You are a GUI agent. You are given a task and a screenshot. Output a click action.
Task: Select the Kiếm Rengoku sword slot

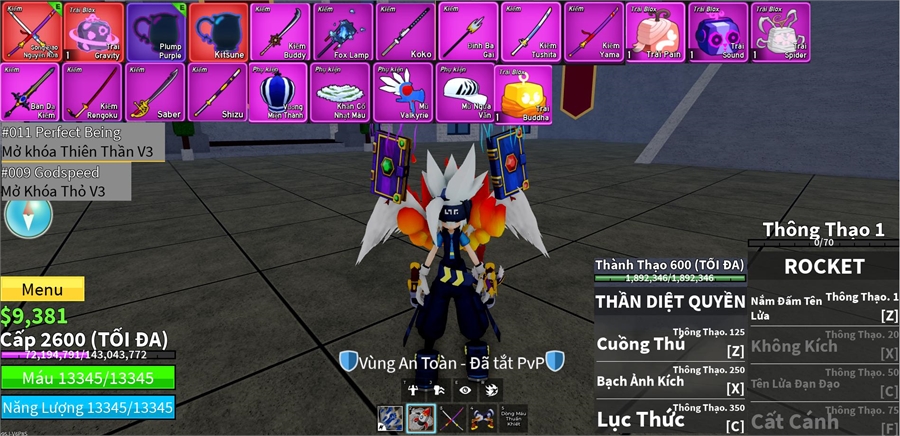tap(93, 92)
